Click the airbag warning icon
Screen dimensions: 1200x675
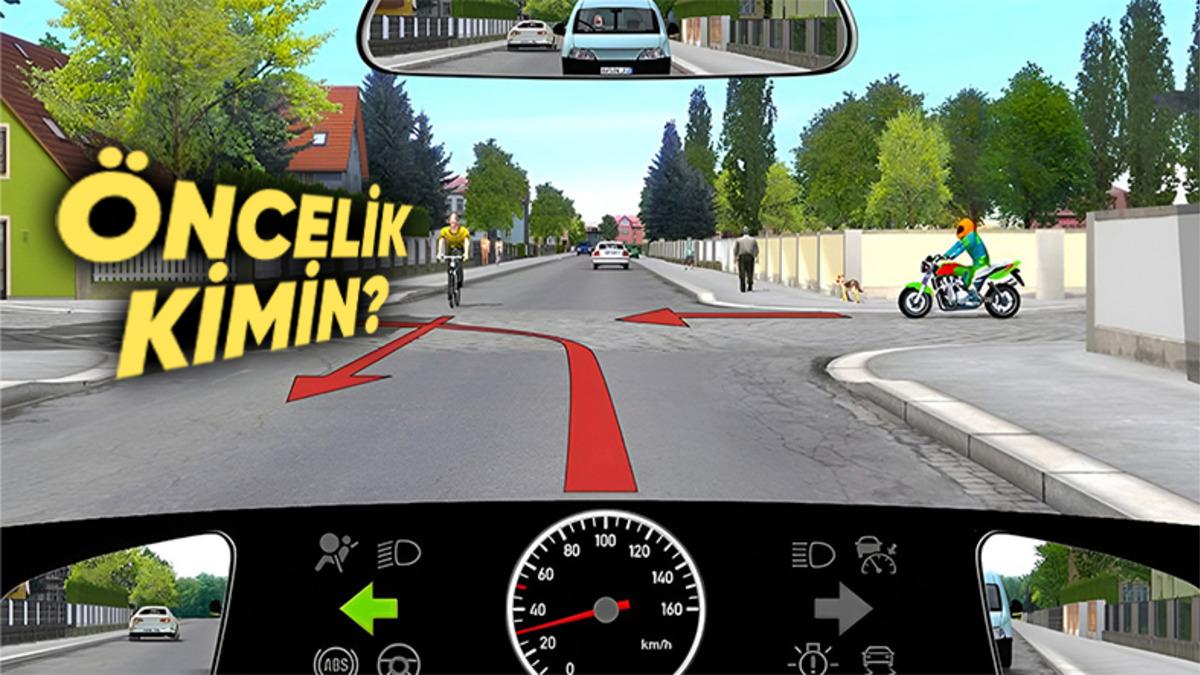(x=334, y=553)
